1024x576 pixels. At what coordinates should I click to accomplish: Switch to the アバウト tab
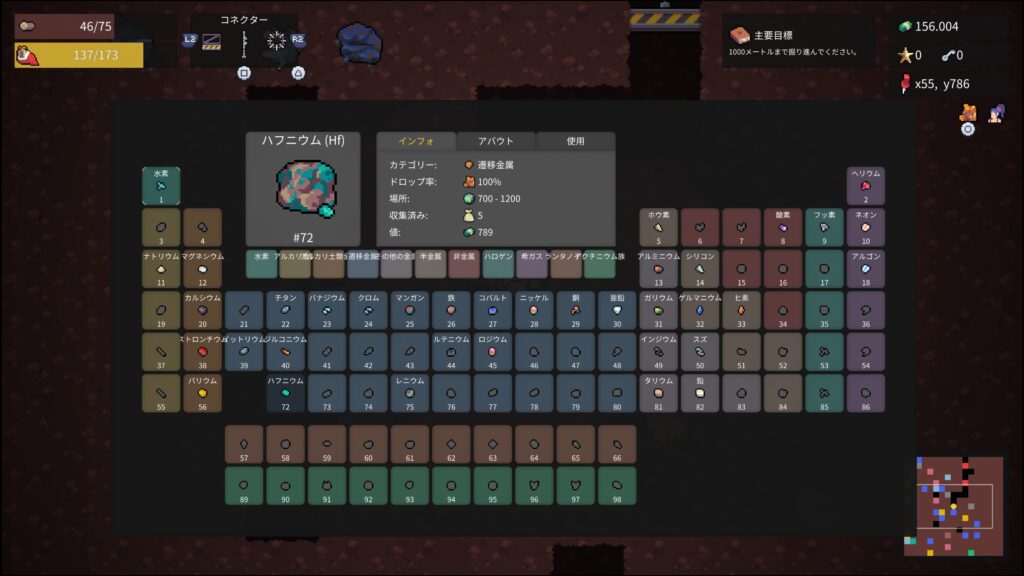(x=496, y=142)
